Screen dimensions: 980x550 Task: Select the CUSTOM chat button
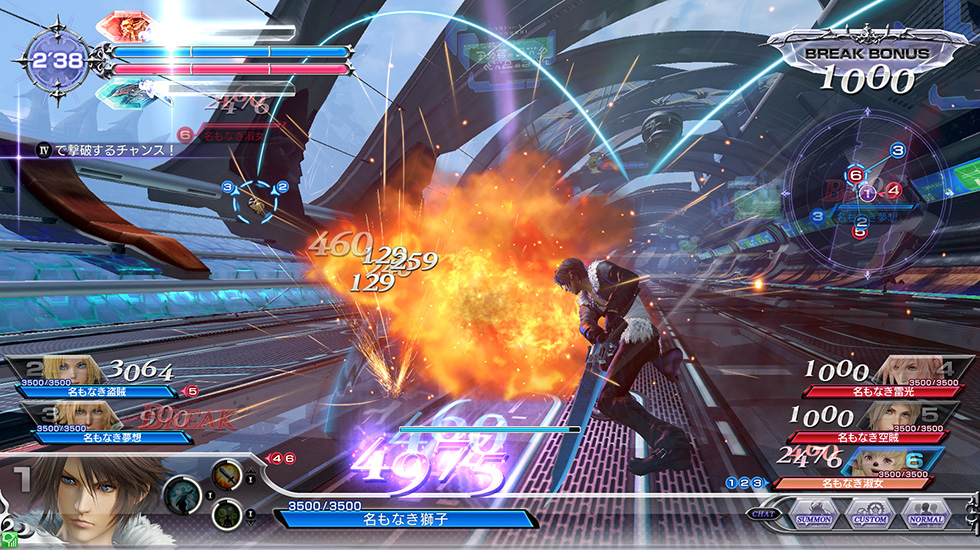pos(870,519)
